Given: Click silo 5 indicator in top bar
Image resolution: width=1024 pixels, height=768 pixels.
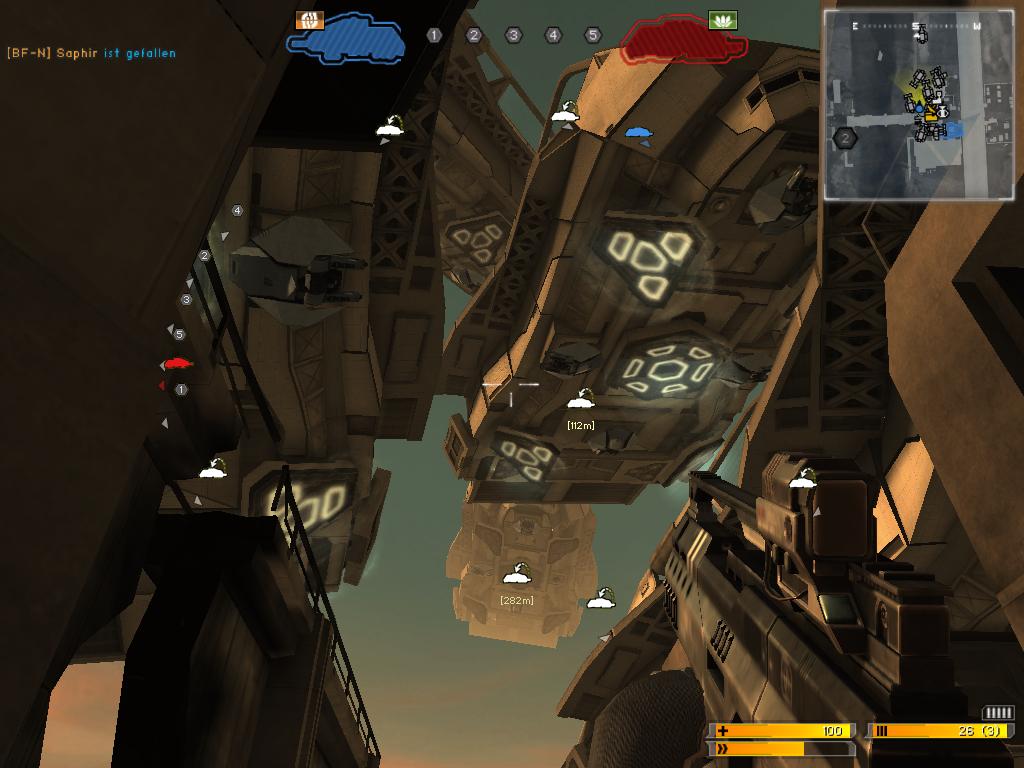Looking at the screenshot, I should (592, 35).
